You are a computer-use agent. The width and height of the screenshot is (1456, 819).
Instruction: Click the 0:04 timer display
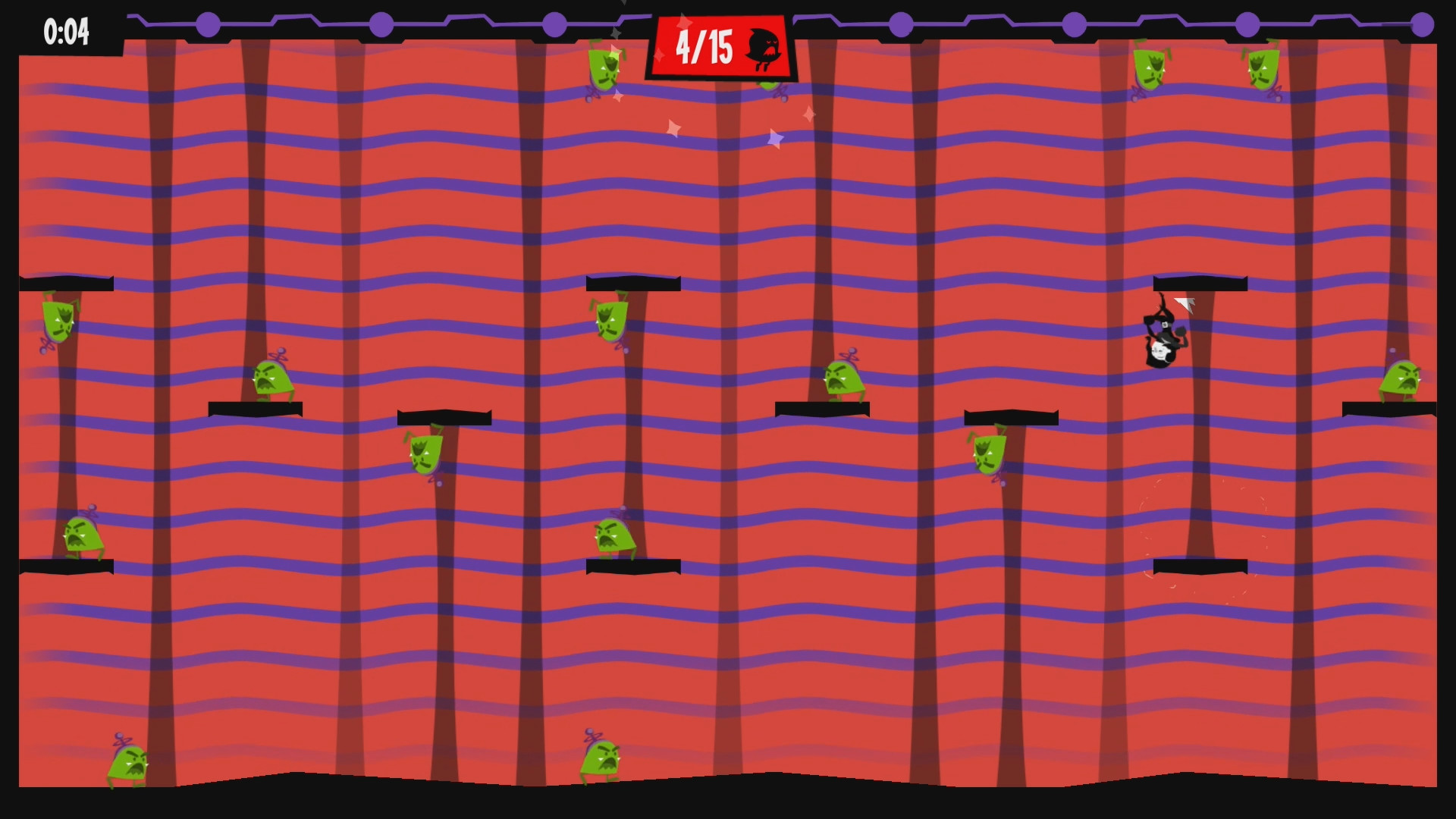[x=67, y=32]
